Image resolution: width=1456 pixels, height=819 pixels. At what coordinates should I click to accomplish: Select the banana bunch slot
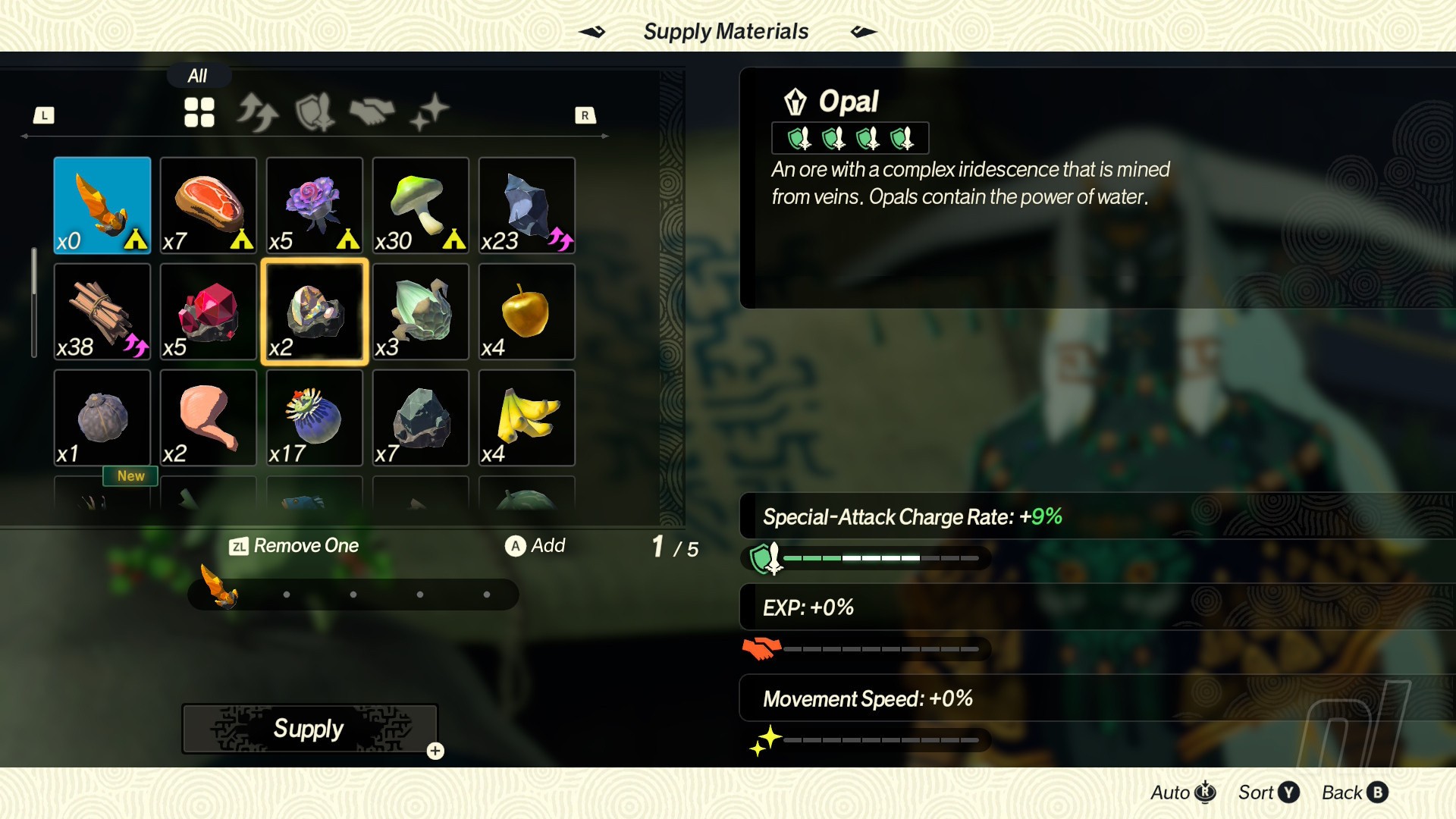point(527,417)
